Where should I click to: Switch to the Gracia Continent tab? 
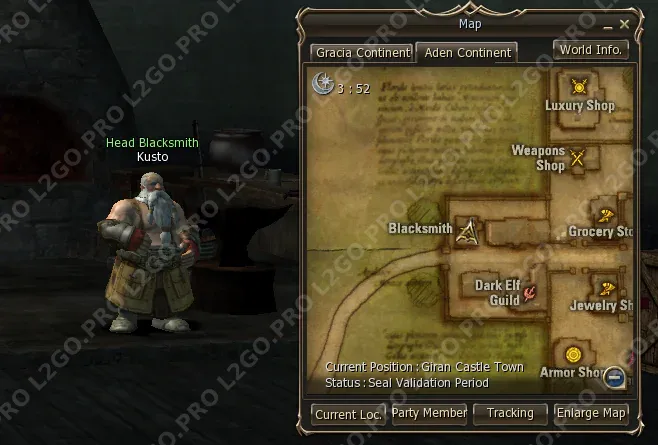click(362, 52)
